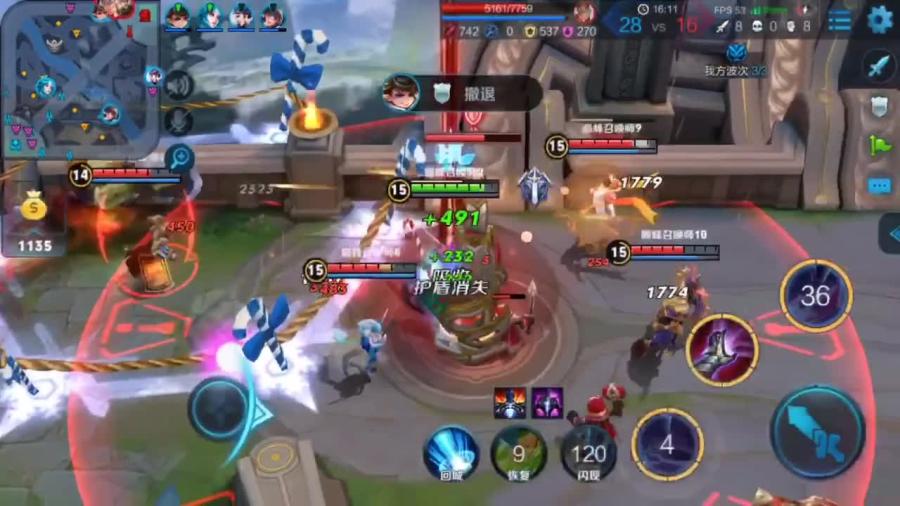Cast the skill with 36 second cooldown

(815, 296)
